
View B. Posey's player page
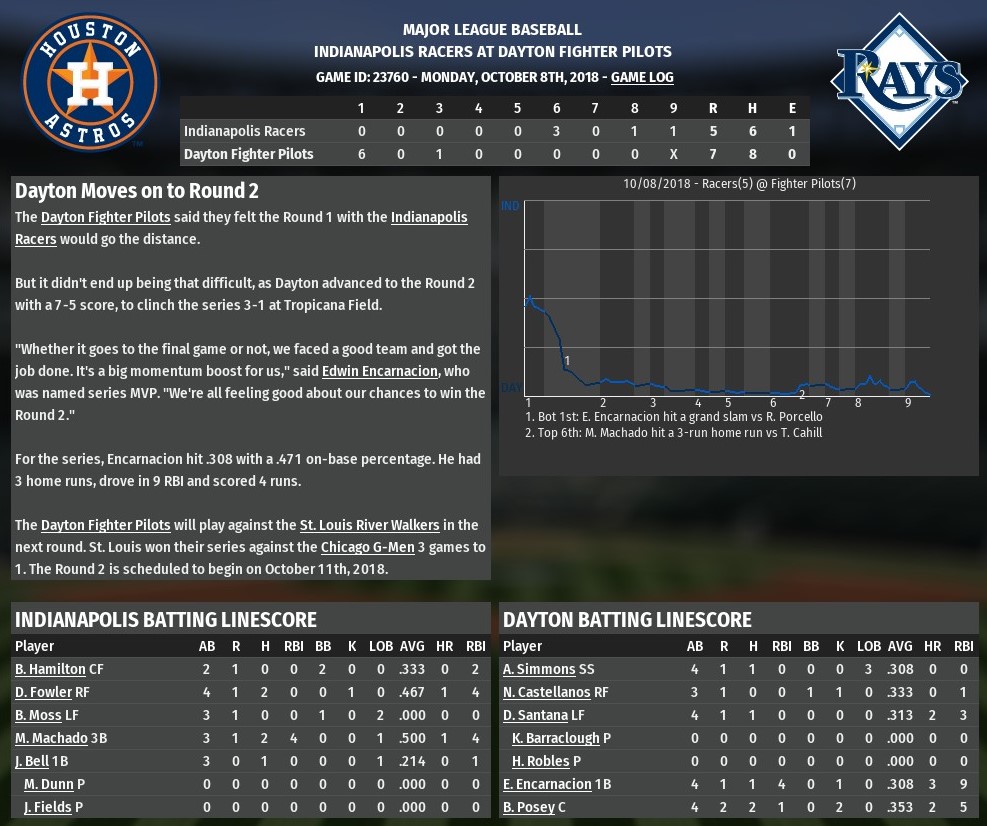[529, 807]
